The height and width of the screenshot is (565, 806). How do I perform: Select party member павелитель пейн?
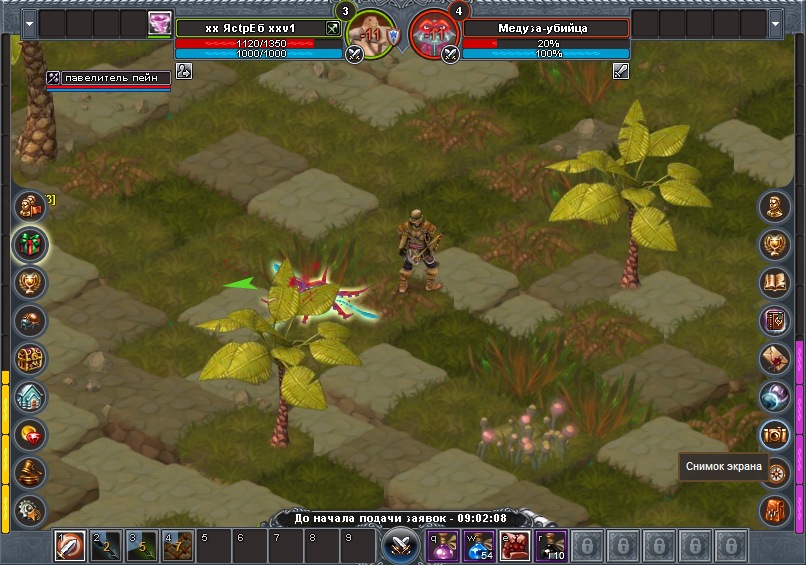[x=109, y=77]
